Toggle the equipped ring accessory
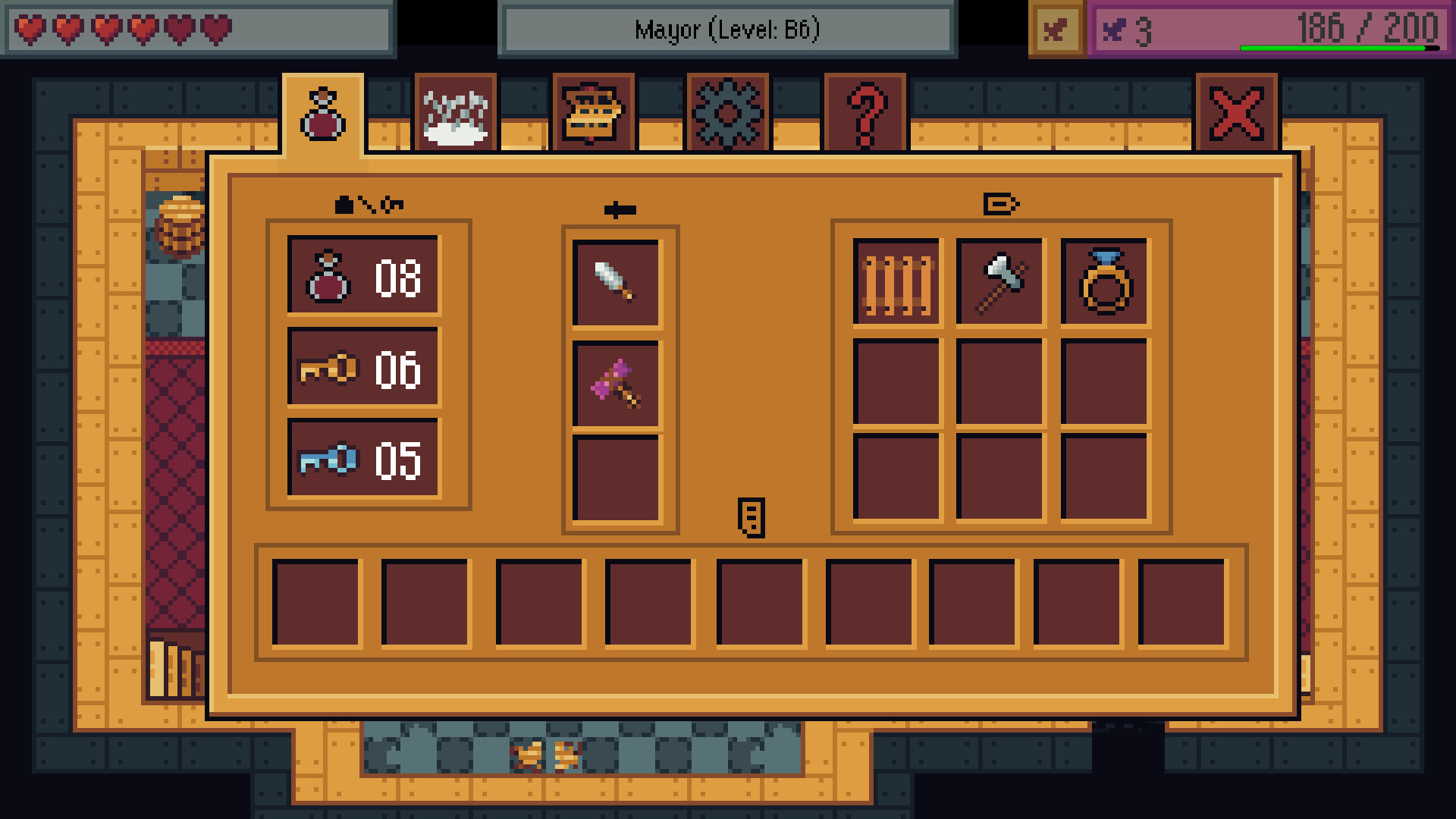1456x819 pixels. pos(1105,281)
